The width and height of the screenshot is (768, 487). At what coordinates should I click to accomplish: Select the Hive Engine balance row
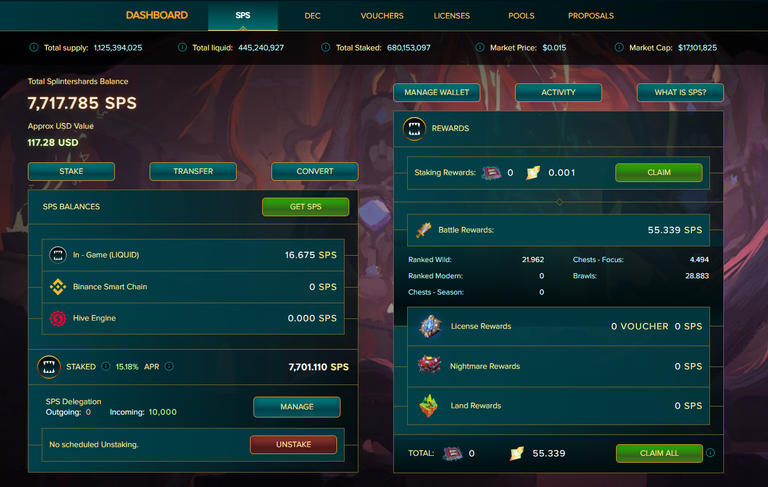pyautogui.click(x=193, y=319)
